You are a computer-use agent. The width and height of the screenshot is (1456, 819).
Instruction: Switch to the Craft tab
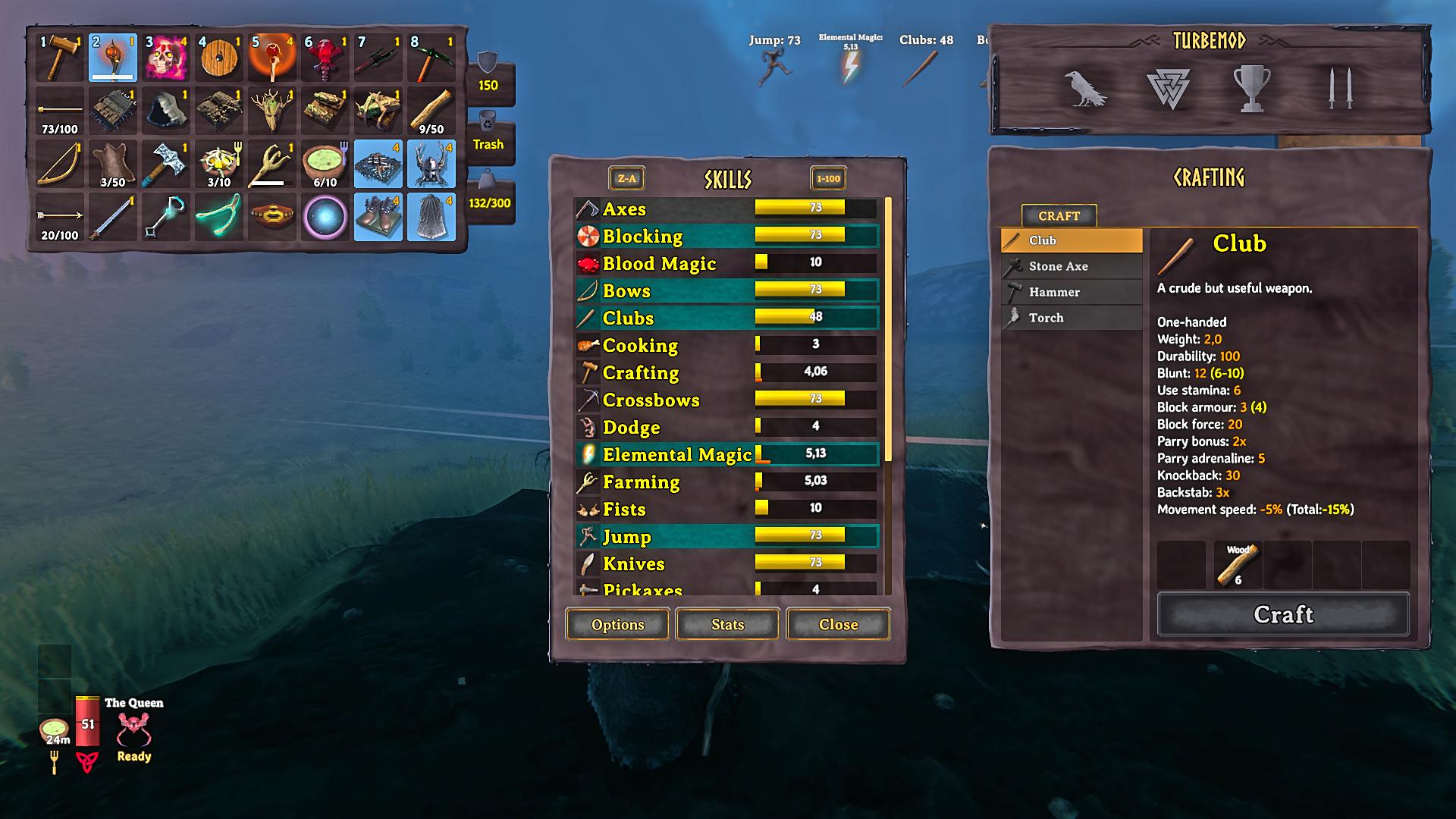point(1059,216)
